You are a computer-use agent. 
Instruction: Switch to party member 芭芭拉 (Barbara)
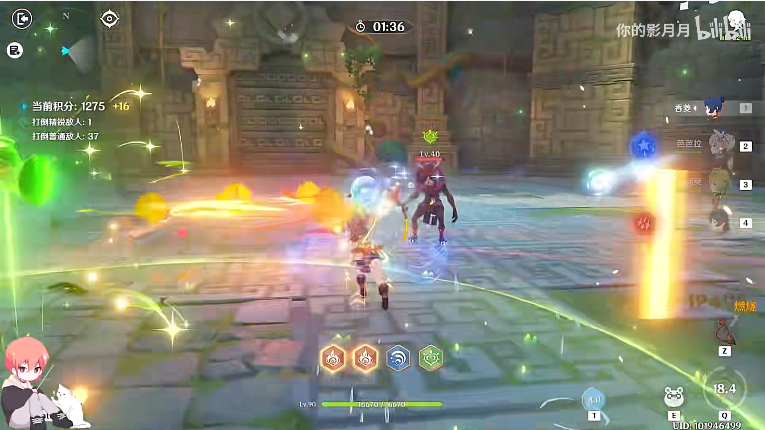click(717, 145)
